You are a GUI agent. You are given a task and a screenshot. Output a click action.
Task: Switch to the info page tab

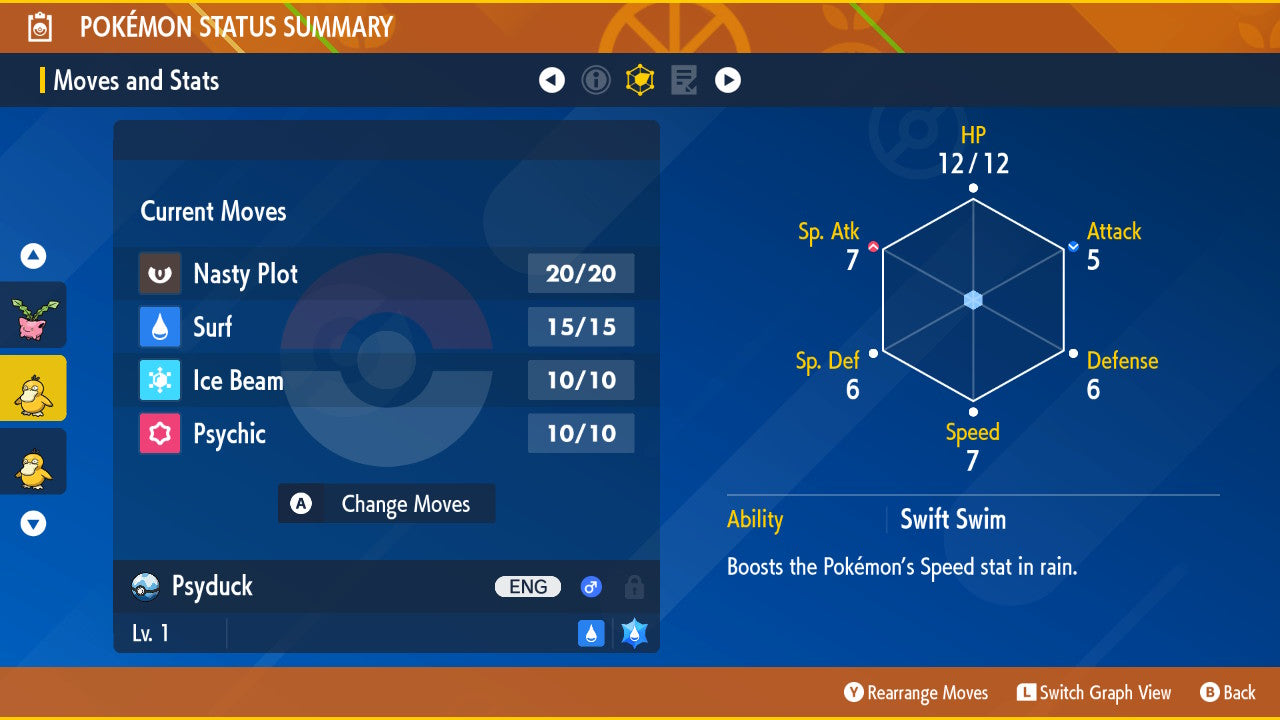[x=596, y=80]
